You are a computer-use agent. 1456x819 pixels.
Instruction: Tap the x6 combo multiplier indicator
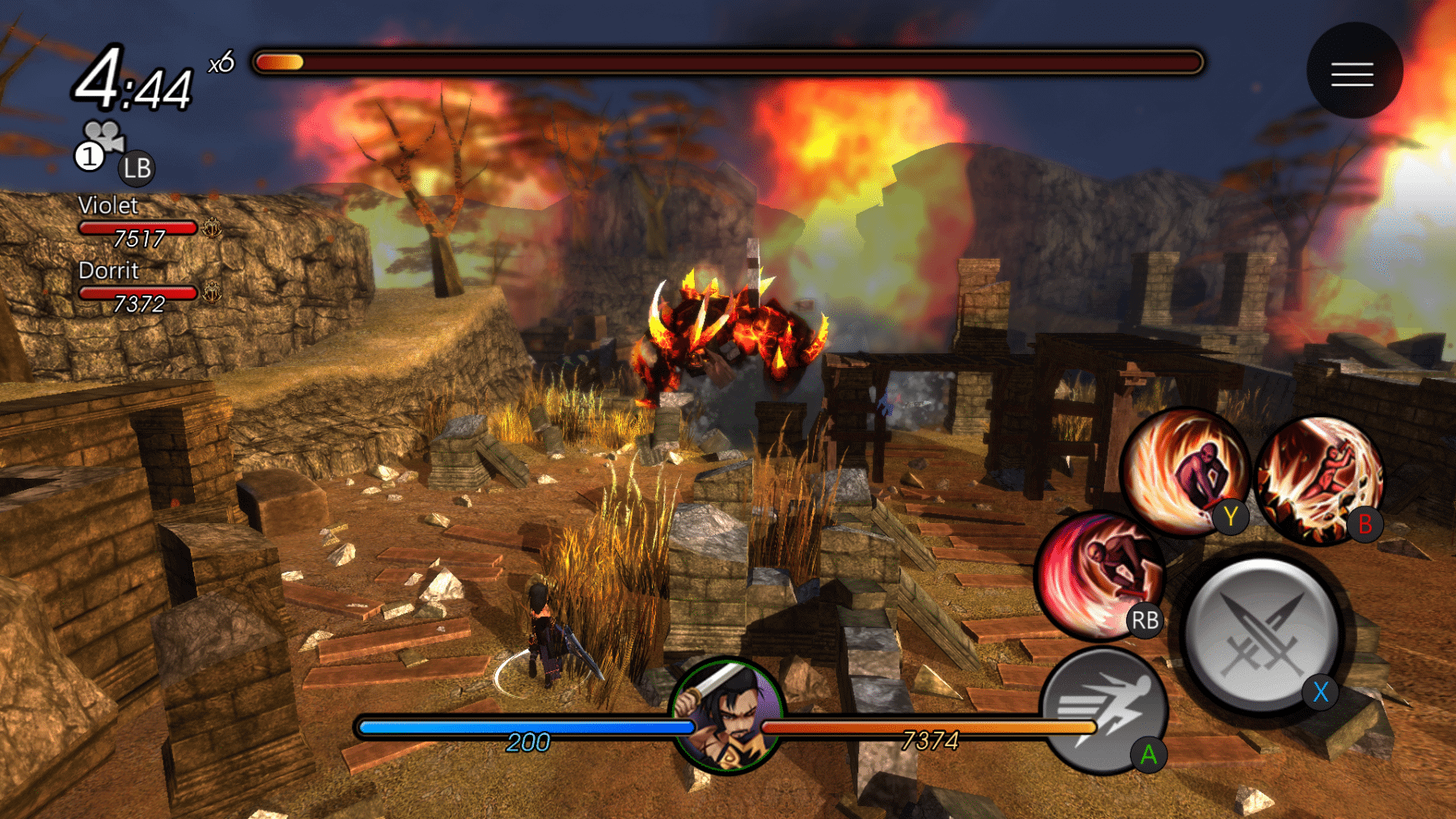tap(219, 65)
